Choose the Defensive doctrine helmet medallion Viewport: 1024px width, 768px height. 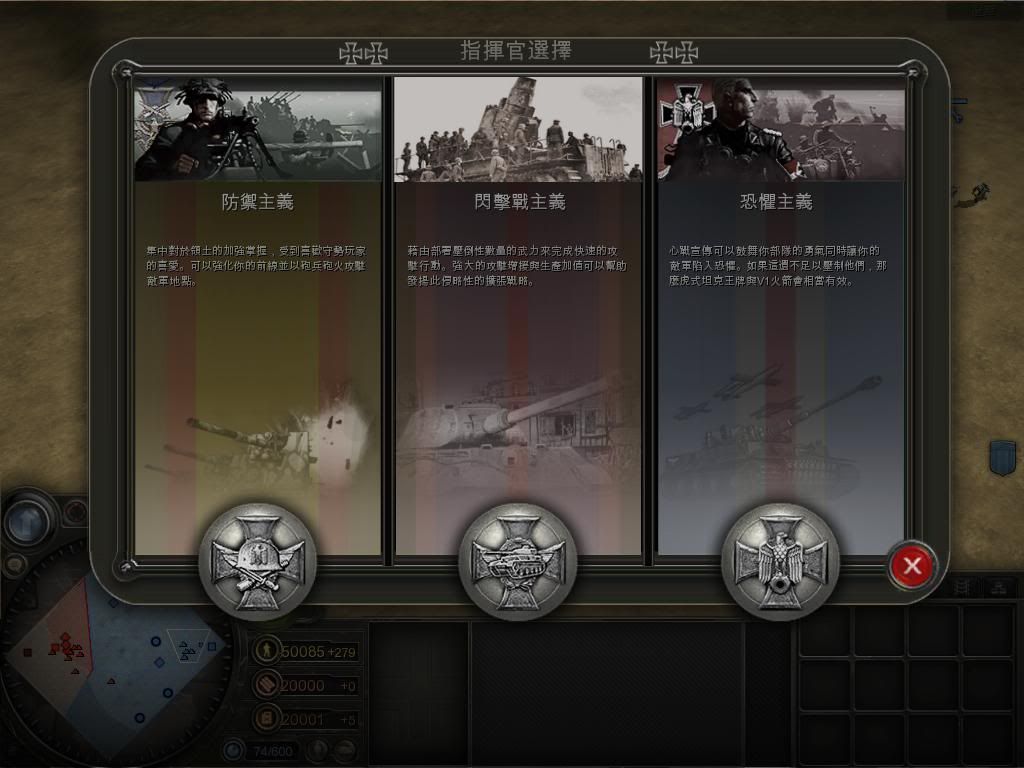coord(257,561)
